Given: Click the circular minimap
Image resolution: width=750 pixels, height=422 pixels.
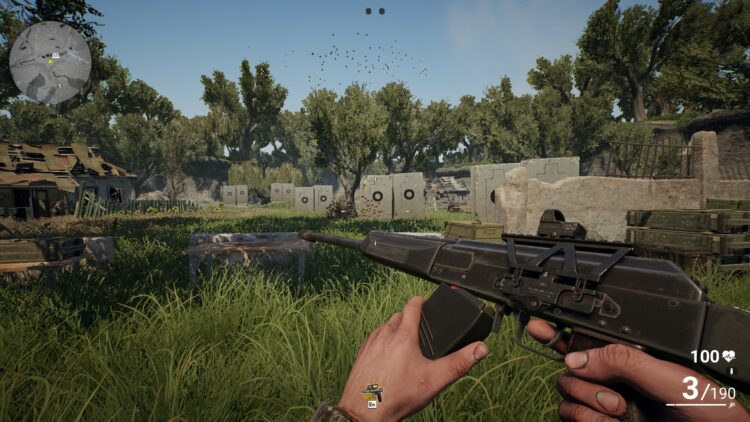Looking at the screenshot, I should pyautogui.click(x=50, y=63).
